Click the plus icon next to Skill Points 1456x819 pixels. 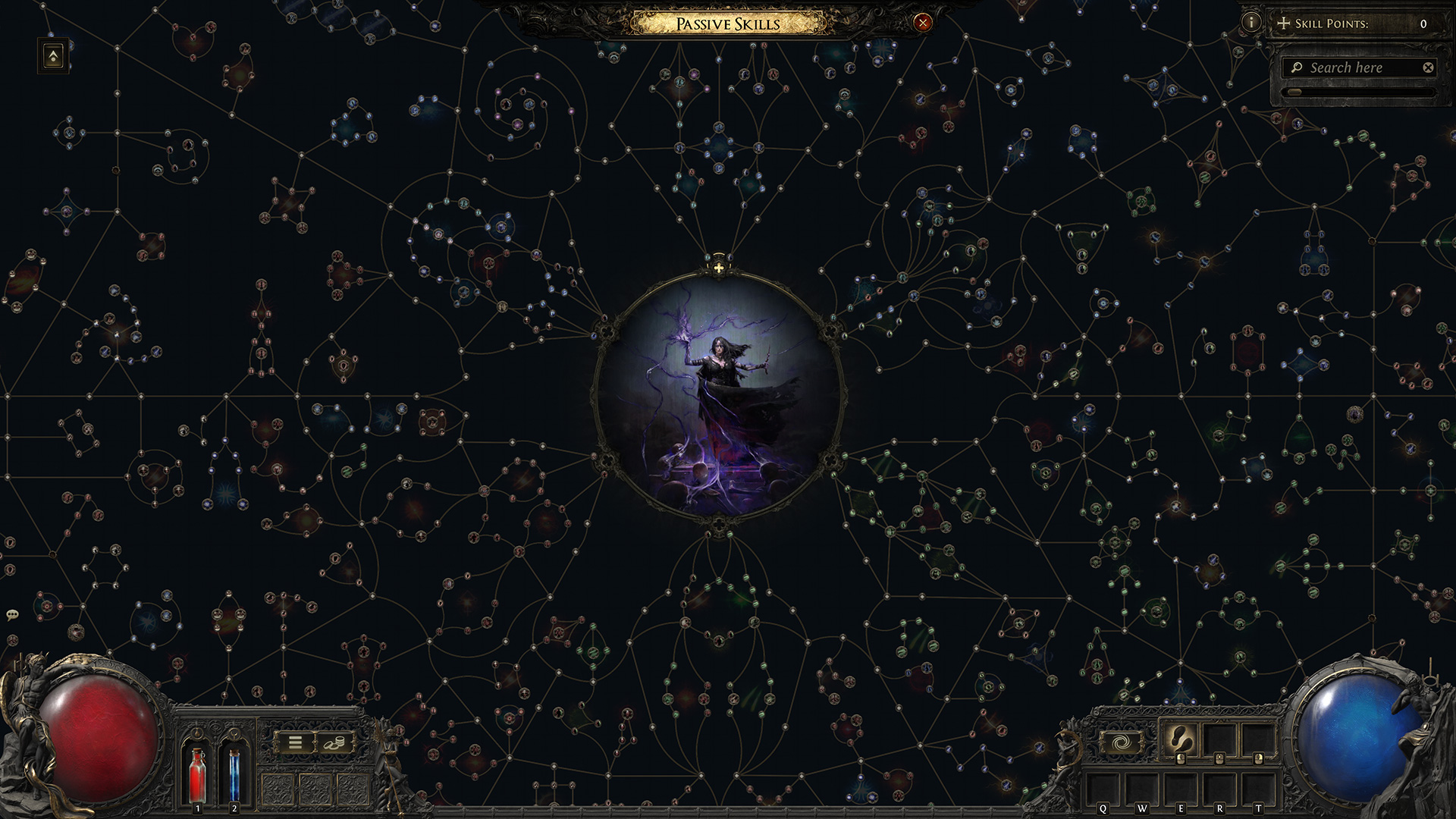[x=1284, y=24]
